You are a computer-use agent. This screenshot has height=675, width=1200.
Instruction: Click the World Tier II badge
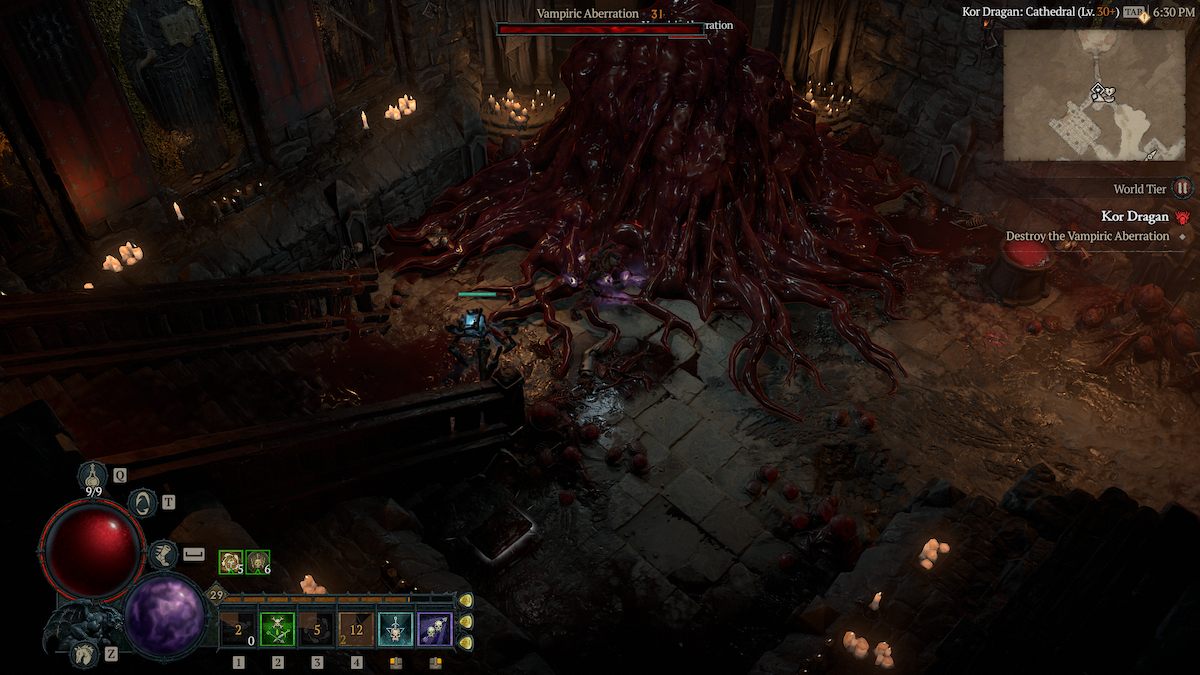point(1182,188)
